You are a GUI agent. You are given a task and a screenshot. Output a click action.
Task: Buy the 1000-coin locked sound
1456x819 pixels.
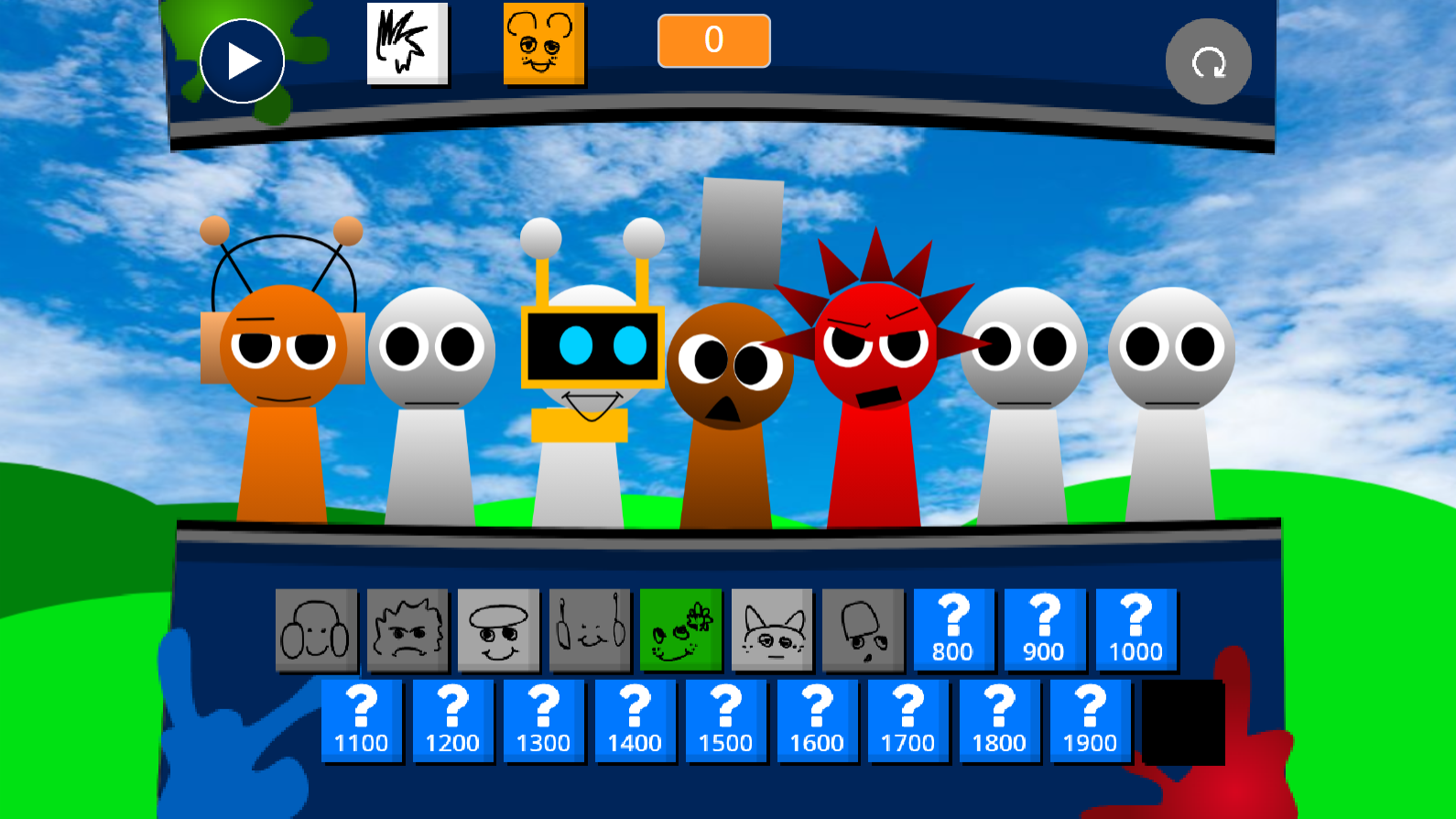(x=1136, y=628)
